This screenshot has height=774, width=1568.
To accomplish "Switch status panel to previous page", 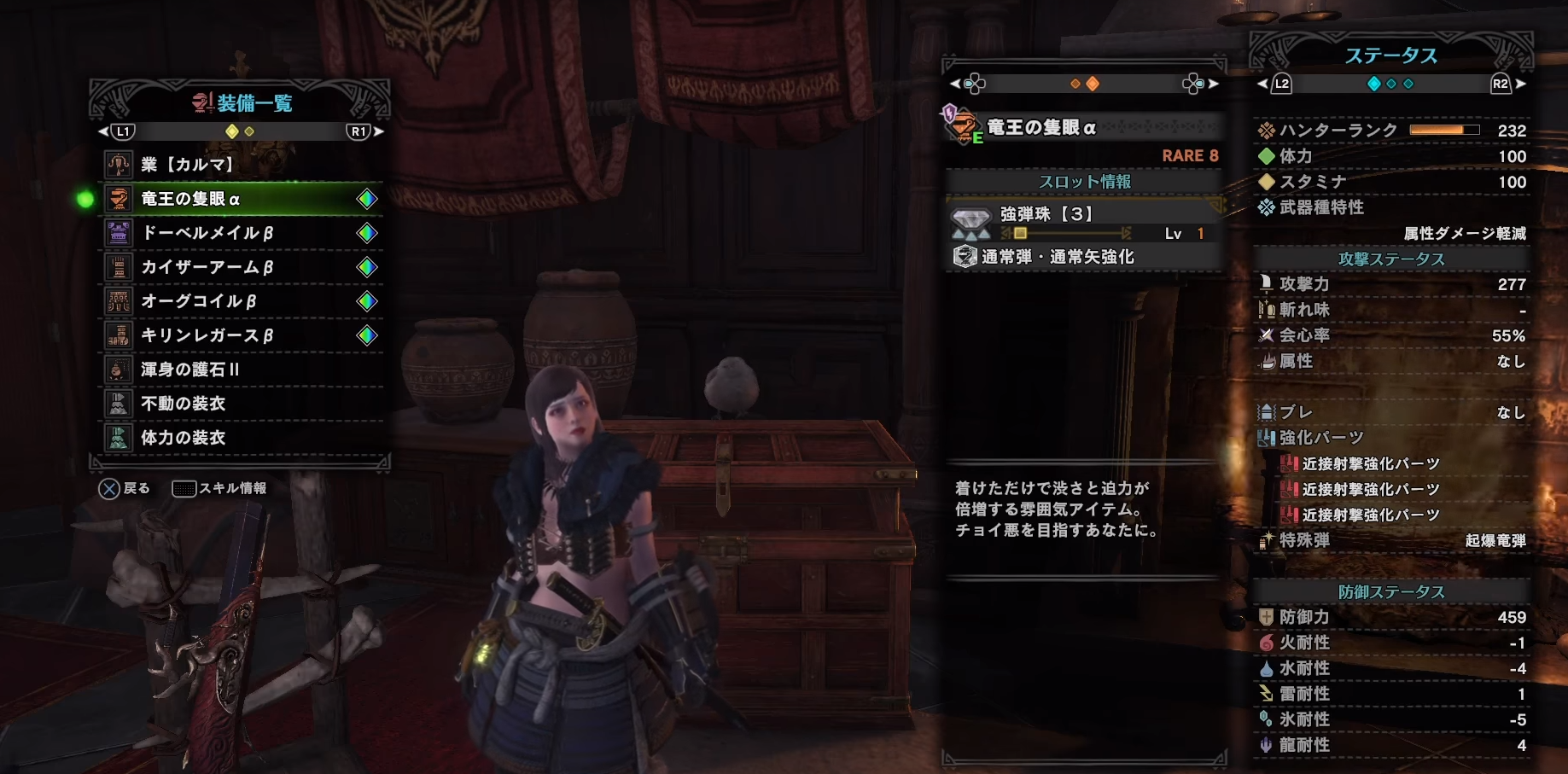I will pyautogui.click(x=1262, y=84).
